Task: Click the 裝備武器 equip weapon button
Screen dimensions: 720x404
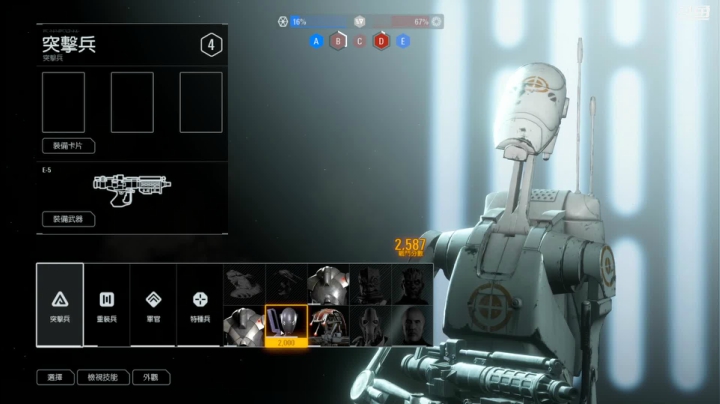Action: (68, 219)
